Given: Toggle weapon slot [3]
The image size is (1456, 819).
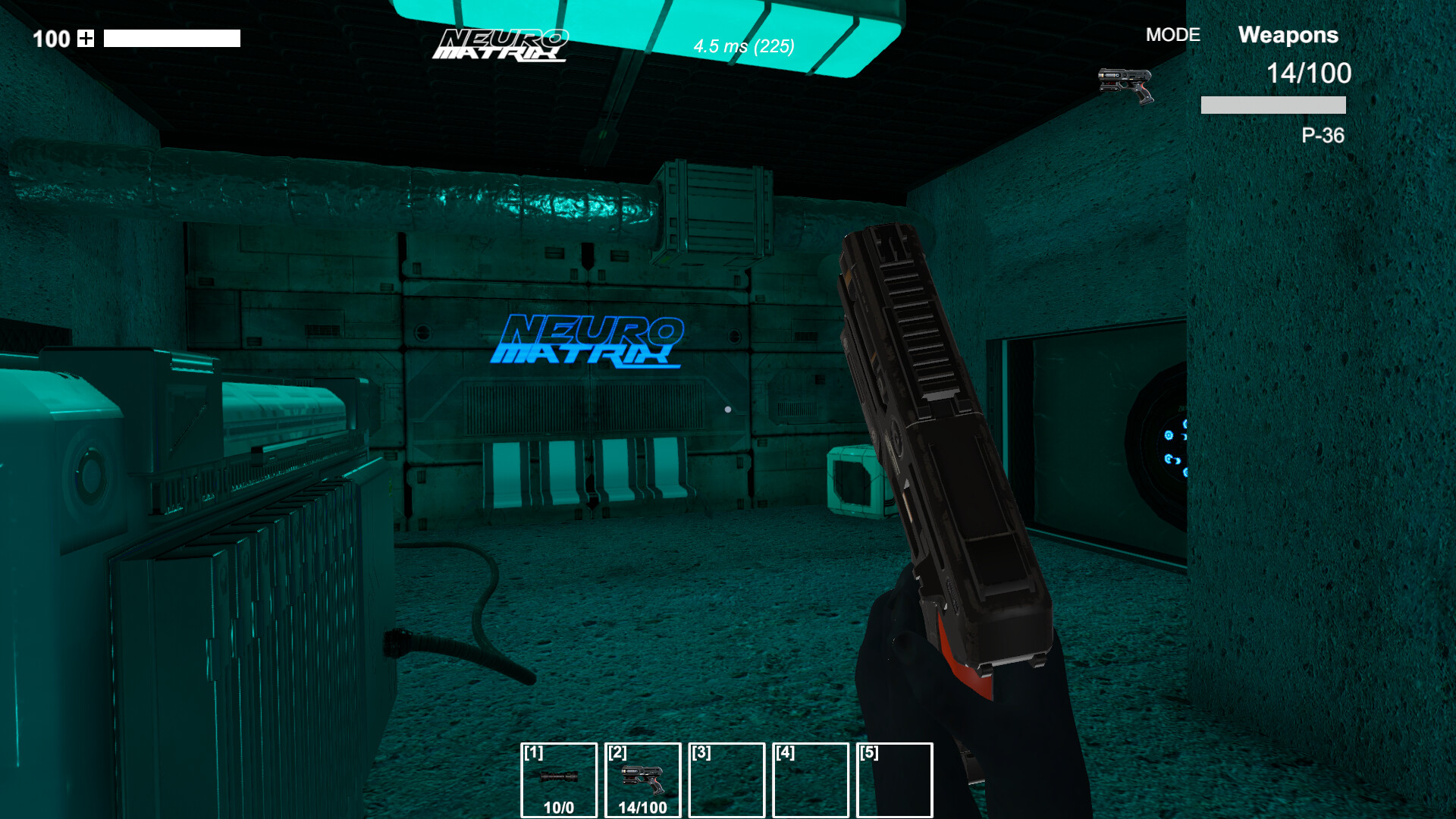Looking at the screenshot, I should [x=726, y=780].
